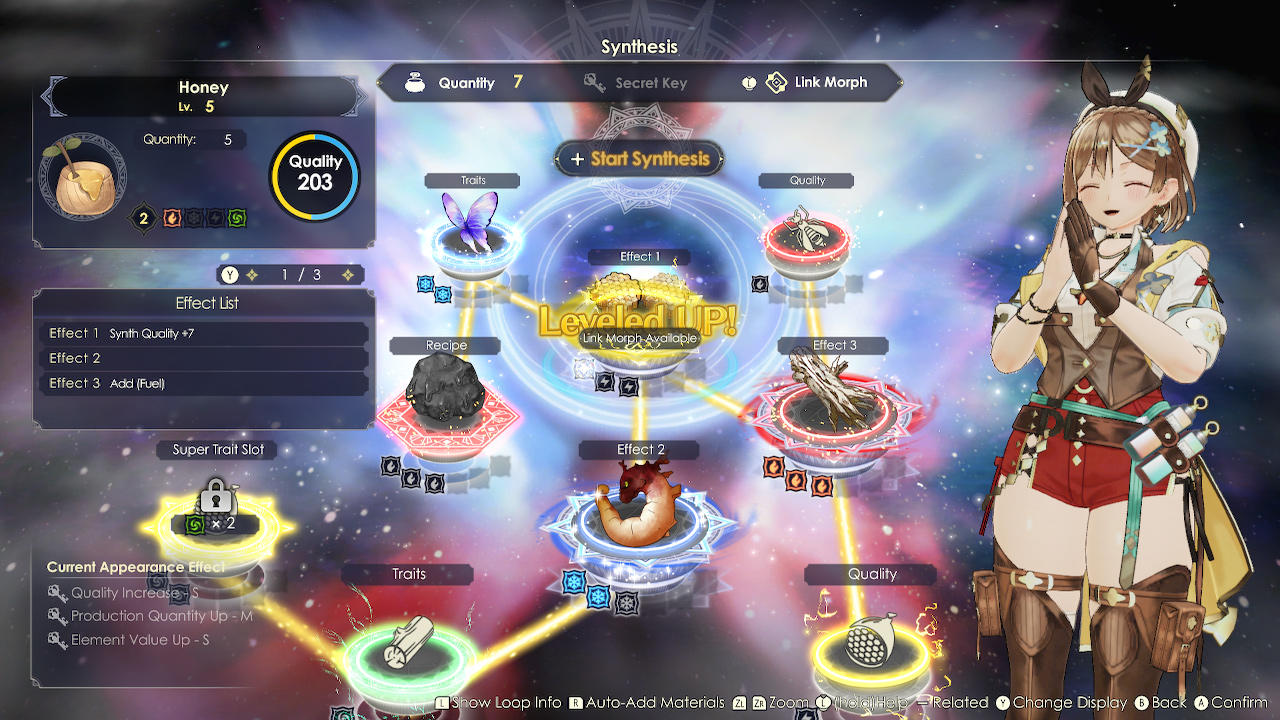This screenshot has height=720, width=1280.
Task: Click the Effect 1 honey node
Action: point(639,300)
